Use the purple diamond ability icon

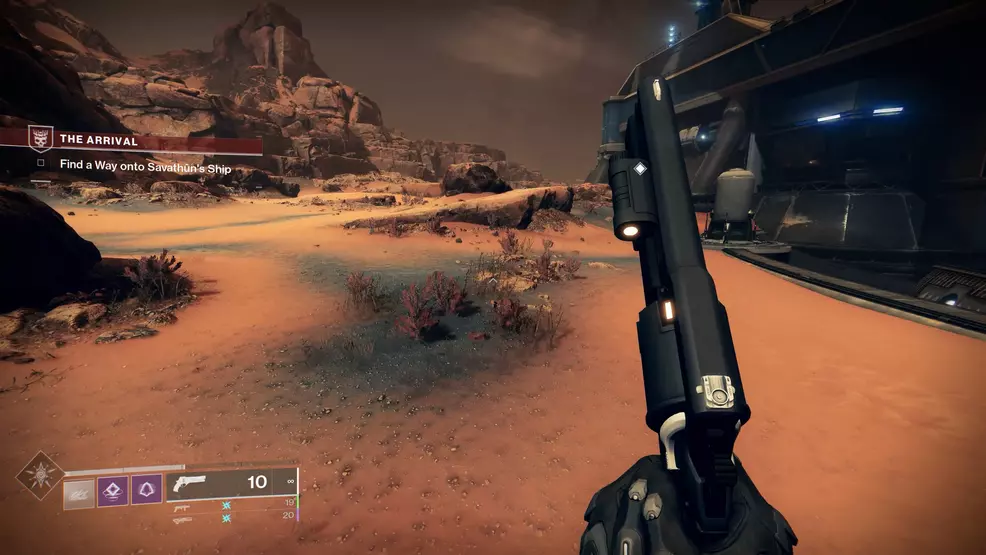click(x=112, y=490)
